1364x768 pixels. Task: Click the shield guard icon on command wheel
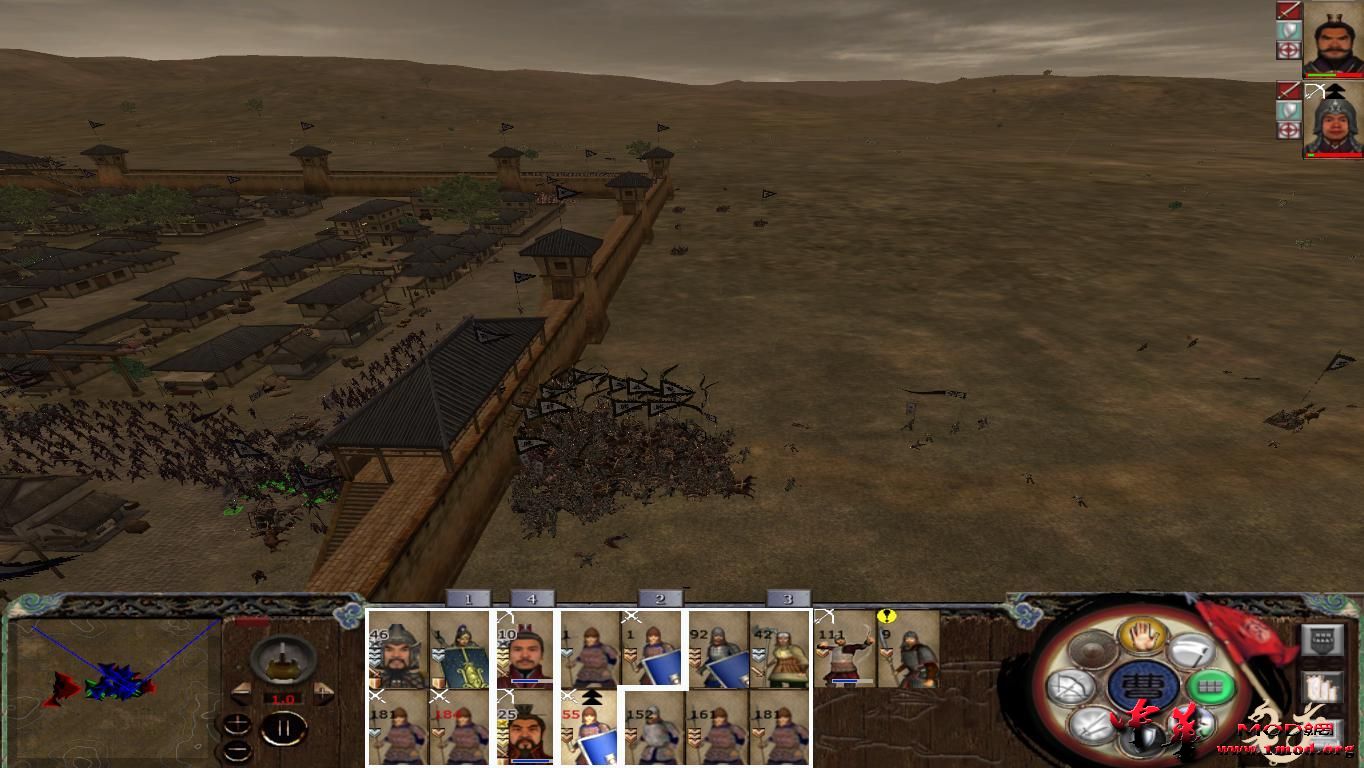[x=1142, y=738]
